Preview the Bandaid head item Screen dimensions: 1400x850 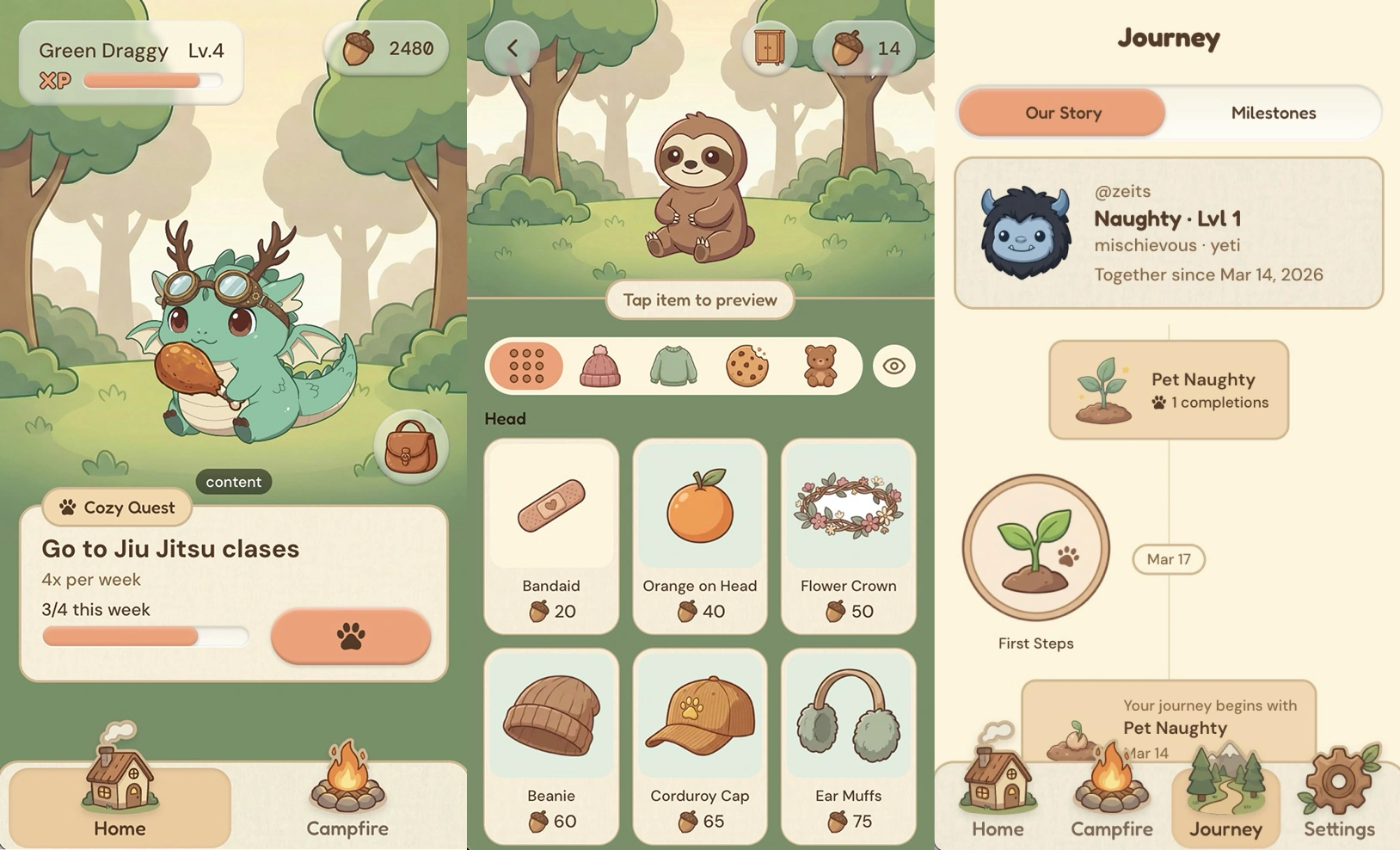click(x=551, y=536)
